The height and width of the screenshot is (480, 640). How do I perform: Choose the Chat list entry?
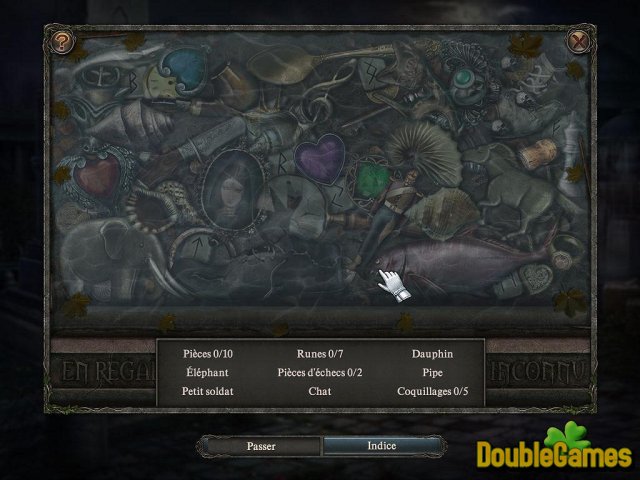click(x=320, y=391)
